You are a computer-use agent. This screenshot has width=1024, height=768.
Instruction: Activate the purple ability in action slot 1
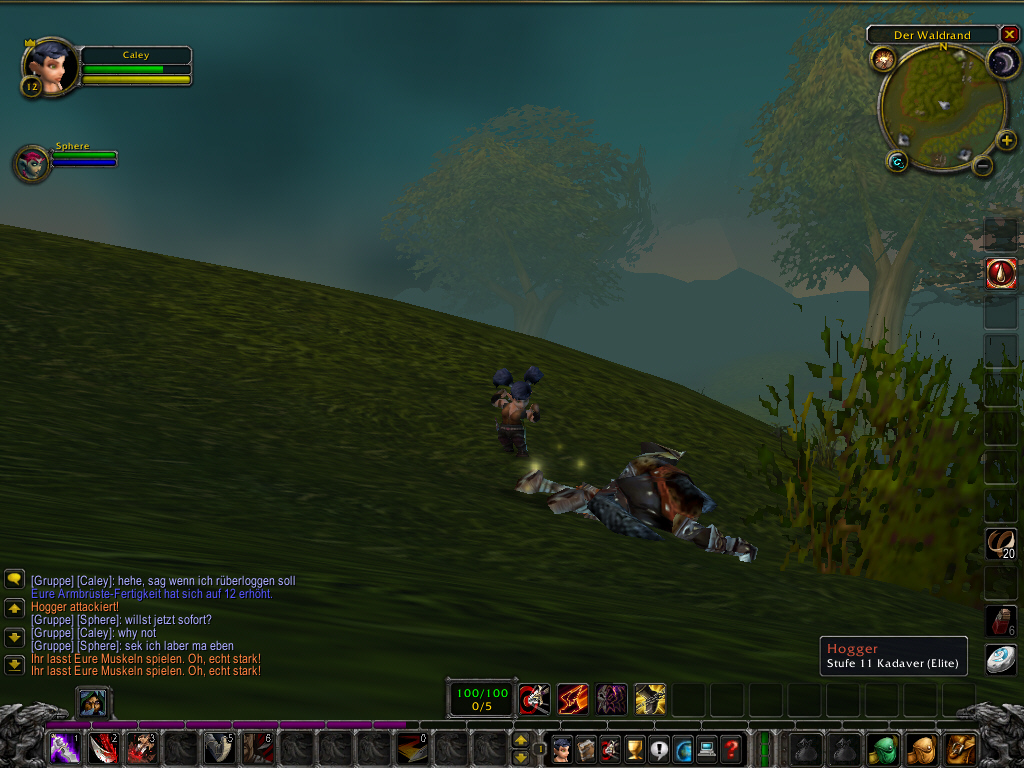pos(65,748)
